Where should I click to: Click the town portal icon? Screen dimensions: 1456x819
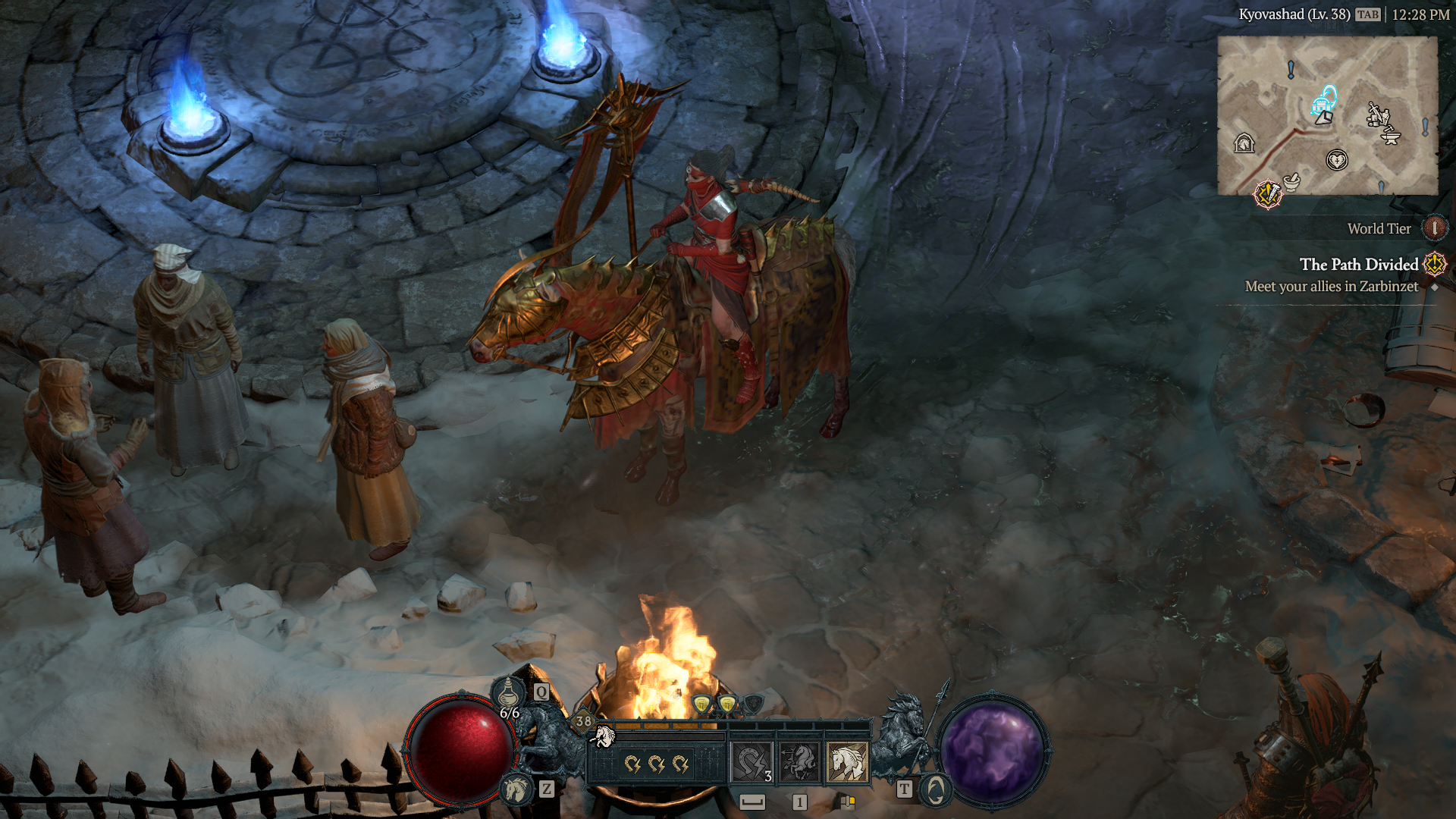[935, 790]
